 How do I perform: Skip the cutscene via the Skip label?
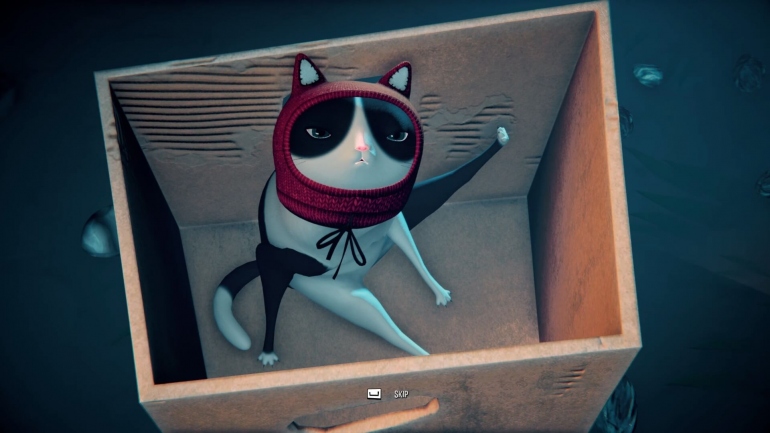click(x=401, y=394)
